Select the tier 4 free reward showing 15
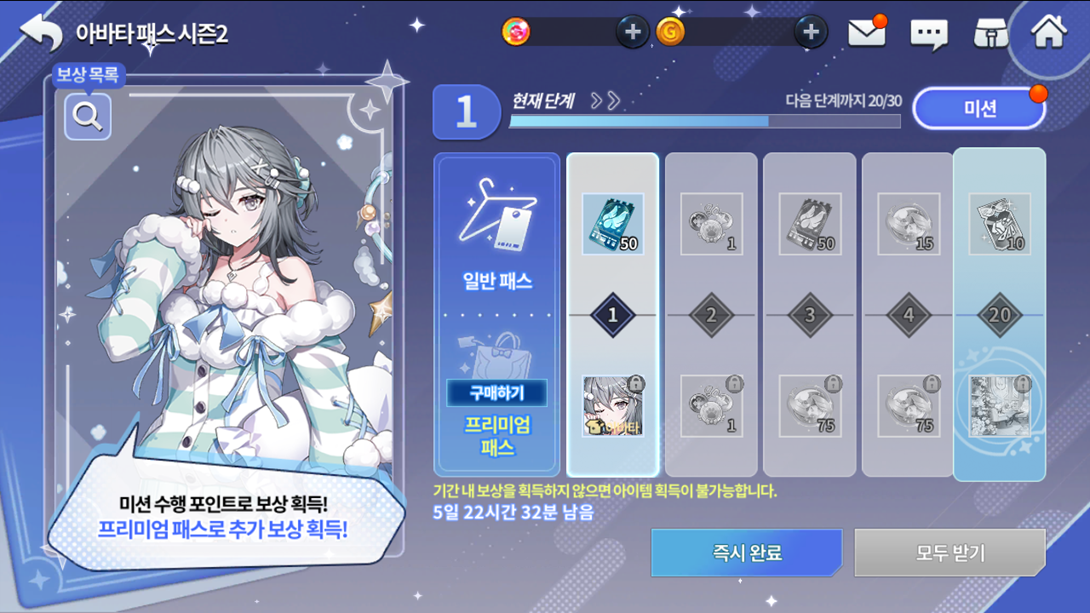This screenshot has width=1090, height=613. click(x=908, y=224)
